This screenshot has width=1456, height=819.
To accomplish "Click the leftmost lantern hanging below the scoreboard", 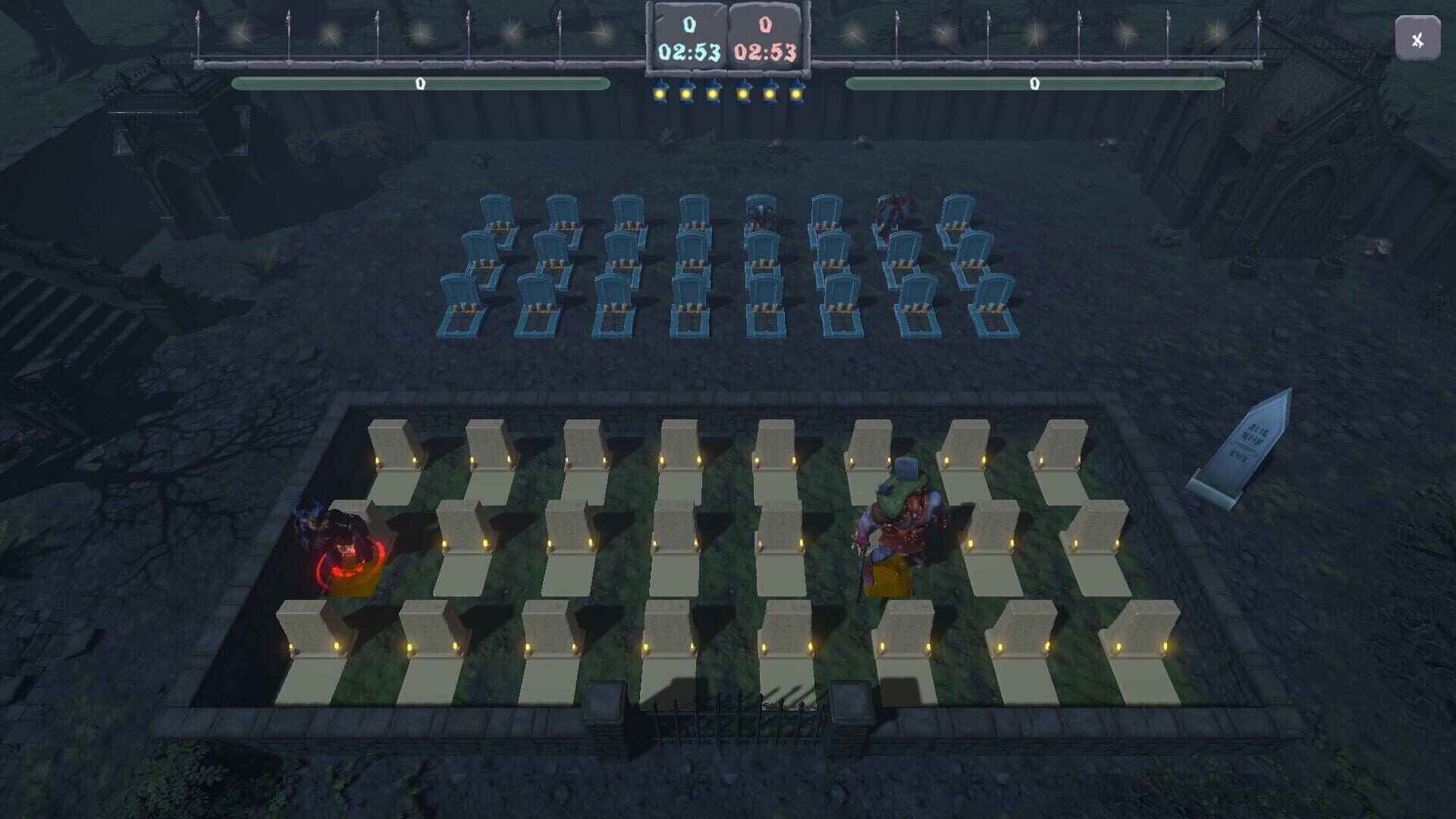I will (659, 93).
